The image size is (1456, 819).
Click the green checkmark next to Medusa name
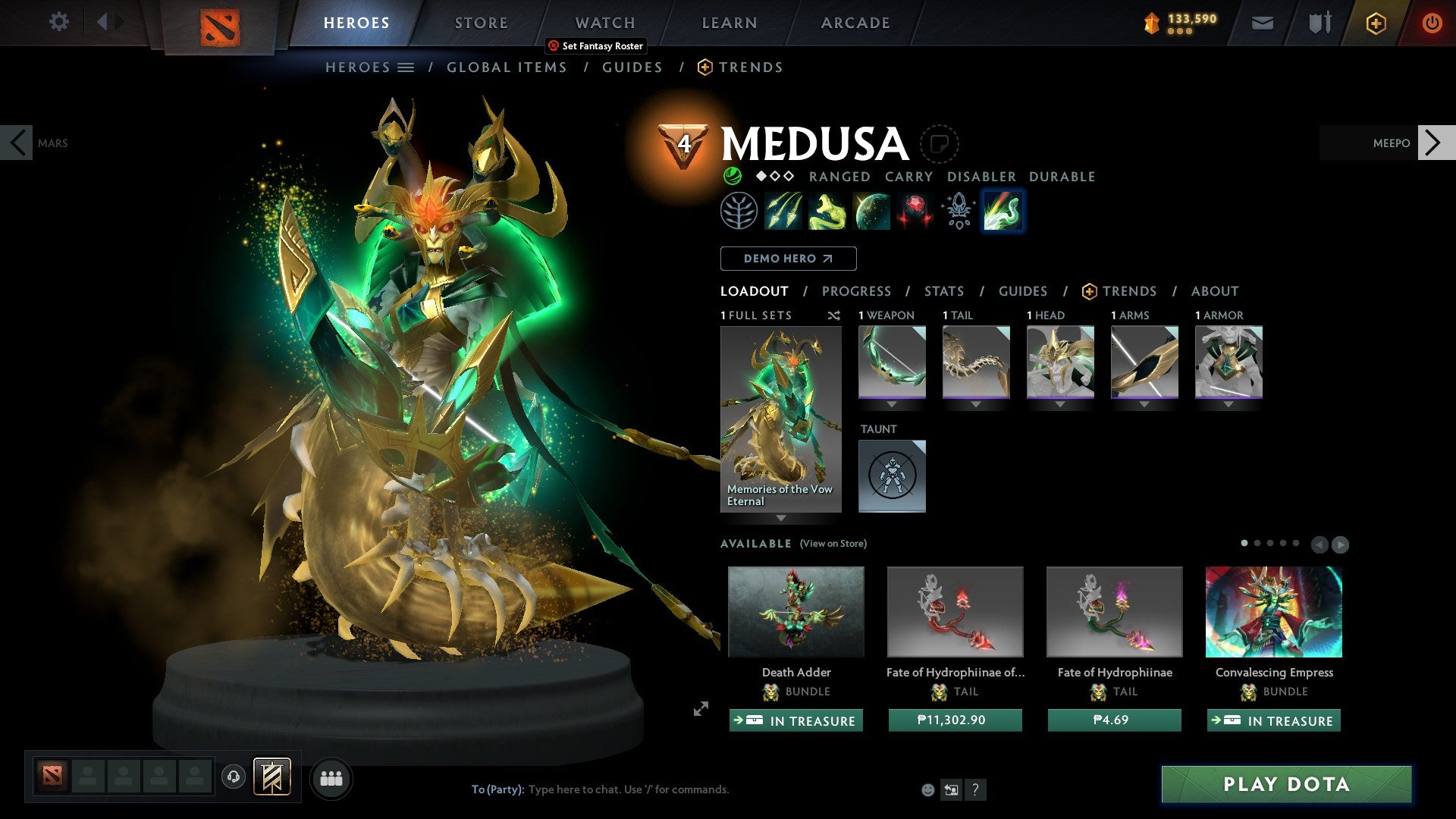pyautogui.click(x=733, y=176)
